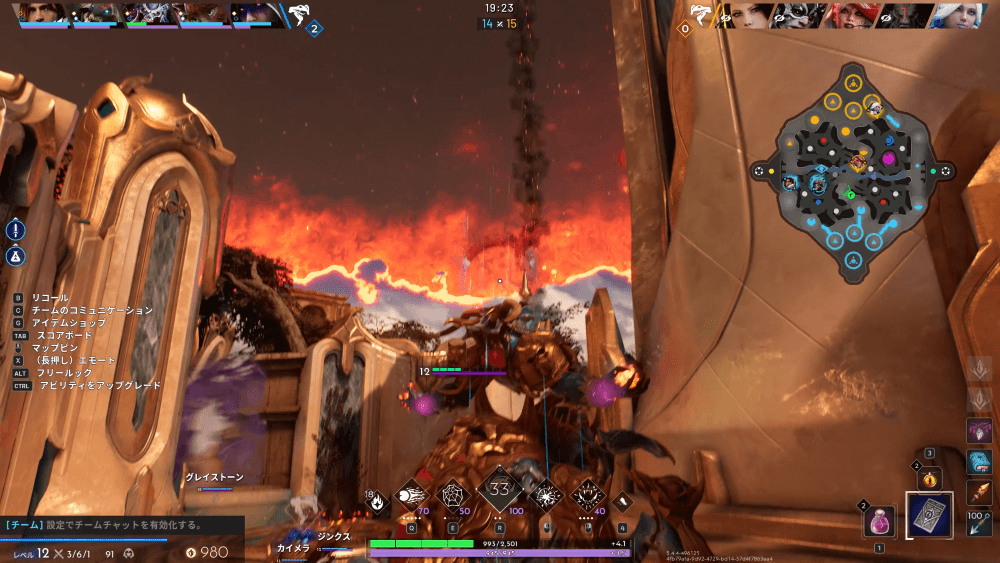Click the exclamation ping icon
This screenshot has height=563, width=1000.
[16, 230]
